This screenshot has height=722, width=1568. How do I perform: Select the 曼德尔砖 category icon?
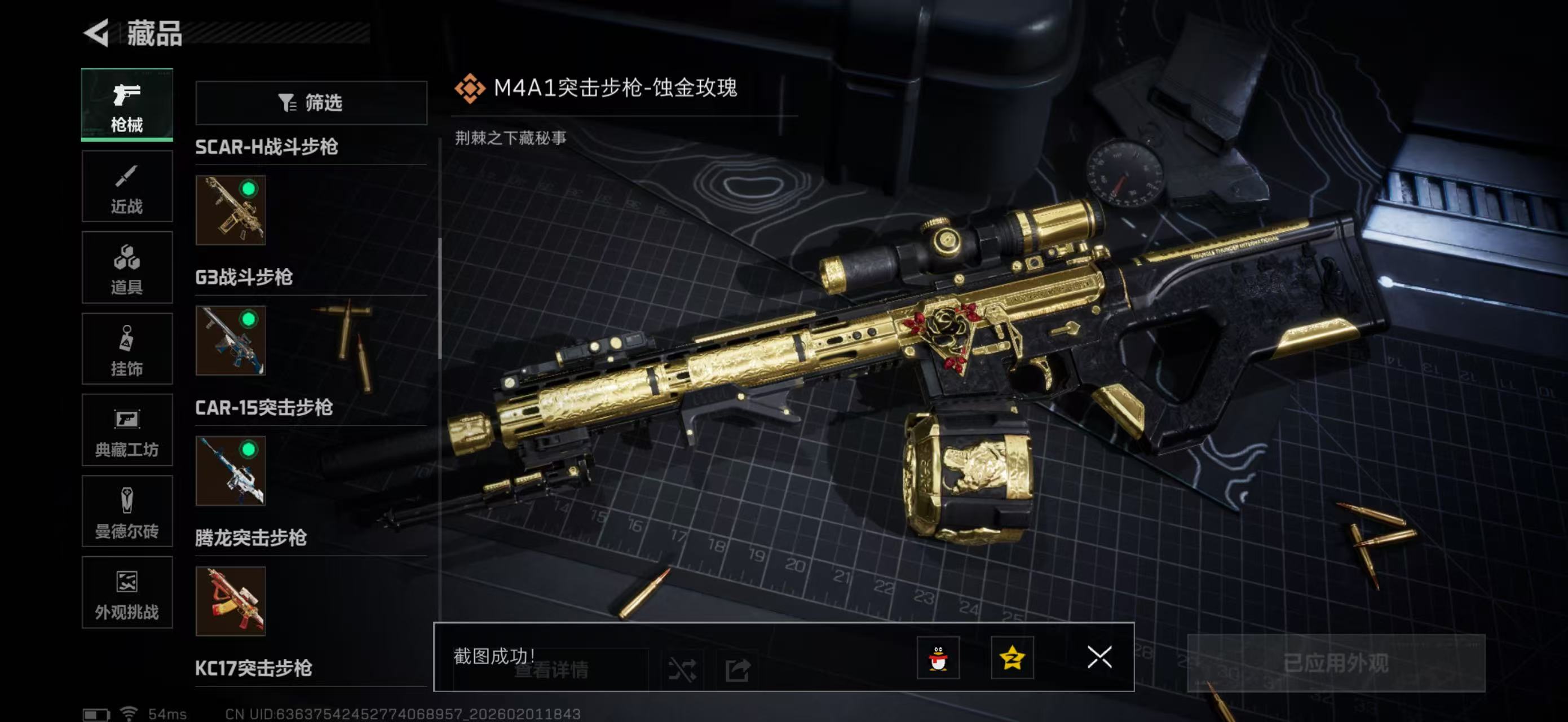pos(127,512)
